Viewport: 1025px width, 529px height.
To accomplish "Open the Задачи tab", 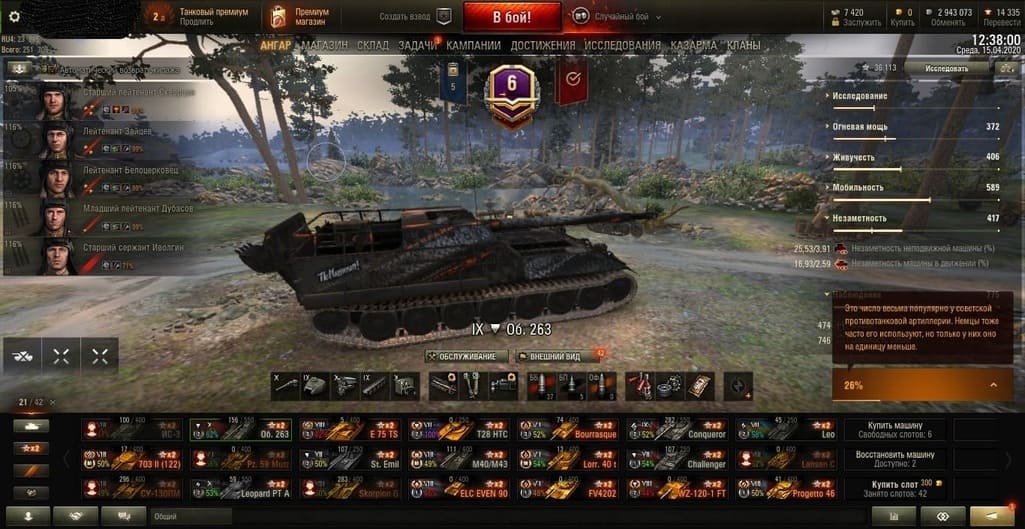I will (x=417, y=46).
